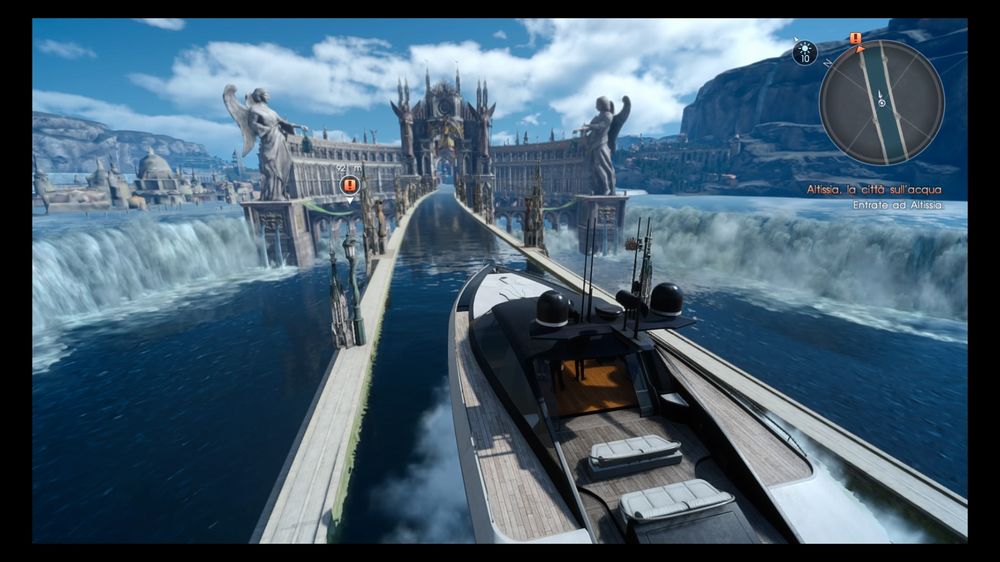Viewport: 1000px width, 562px height.
Task: Open the 'Altissia, la città sull'acqua' quest tracker
Action: pyautogui.click(x=874, y=189)
